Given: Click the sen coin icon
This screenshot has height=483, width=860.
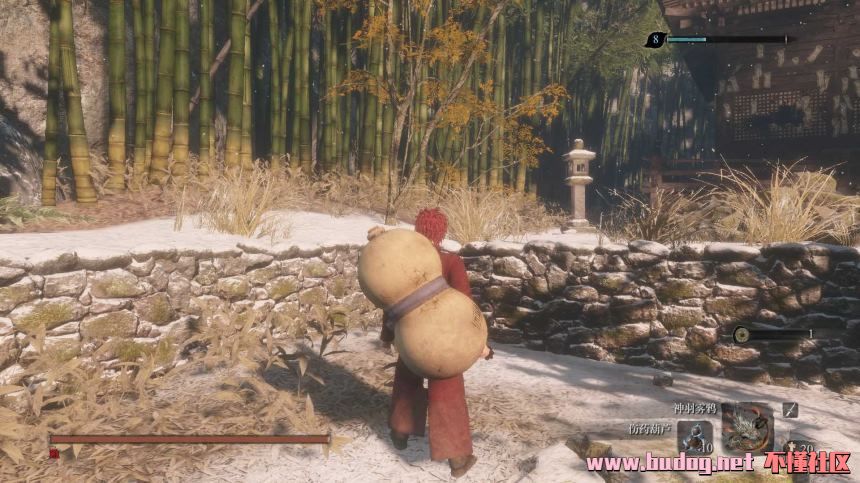Looking at the screenshot, I should coord(744,334).
